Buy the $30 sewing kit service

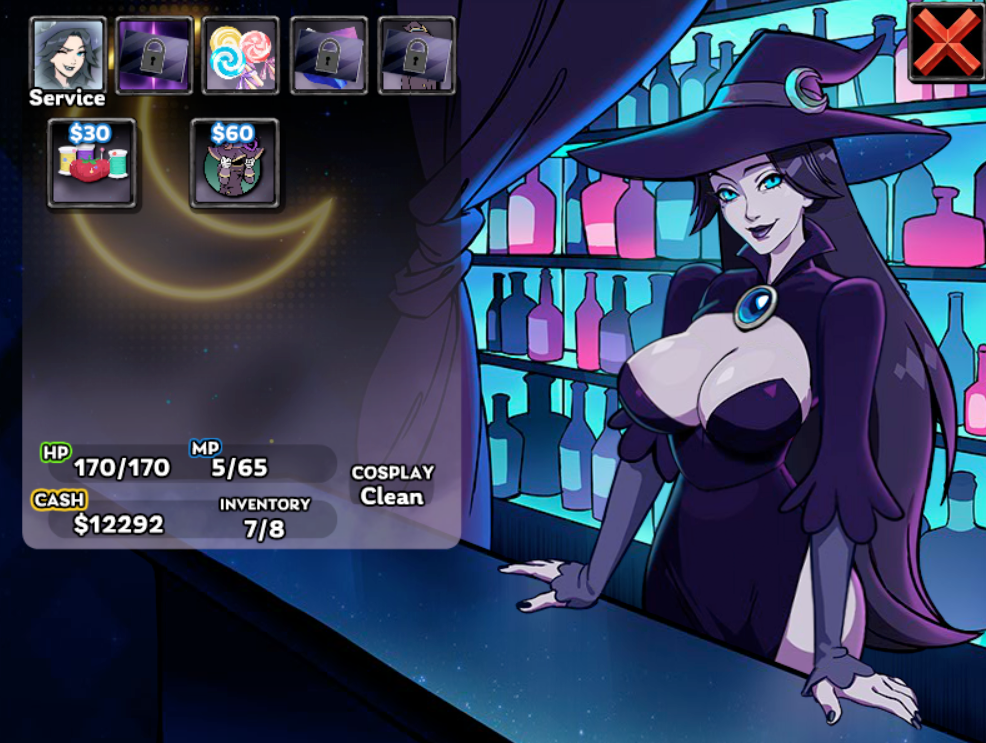[91, 165]
